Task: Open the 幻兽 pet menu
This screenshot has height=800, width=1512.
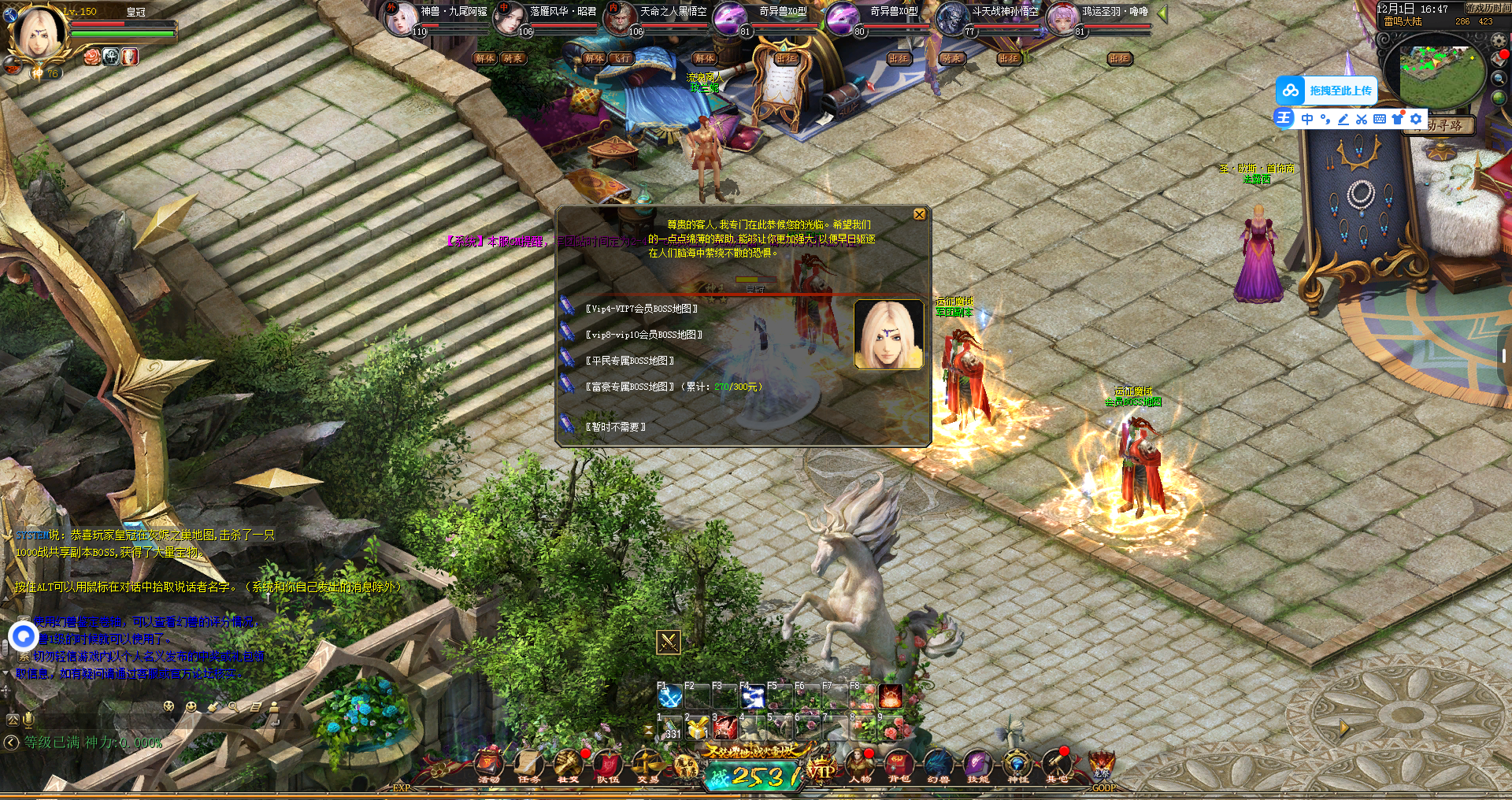Action: tap(938, 765)
